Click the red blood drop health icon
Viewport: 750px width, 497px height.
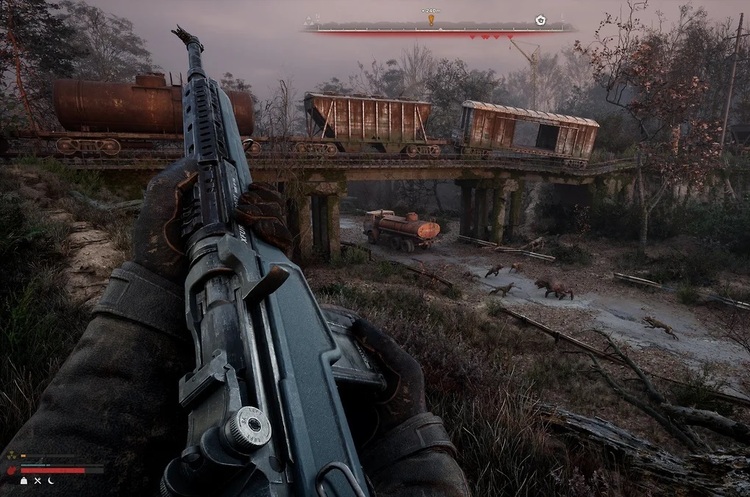tap(14, 468)
